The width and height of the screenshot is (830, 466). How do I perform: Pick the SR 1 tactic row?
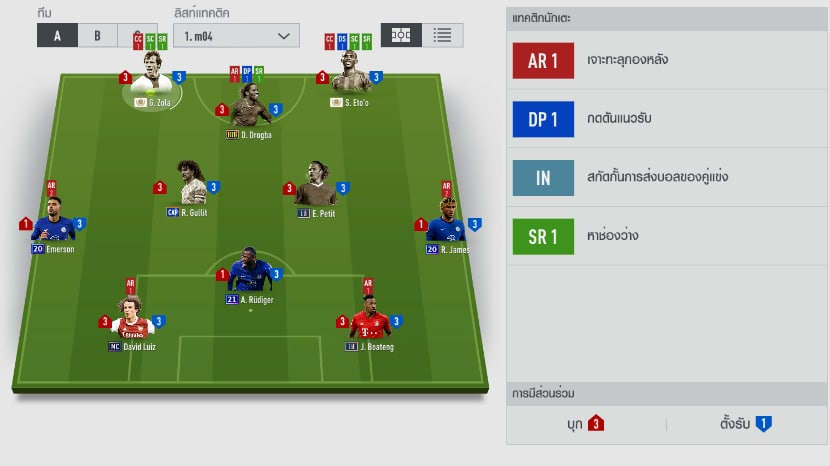click(x=666, y=237)
